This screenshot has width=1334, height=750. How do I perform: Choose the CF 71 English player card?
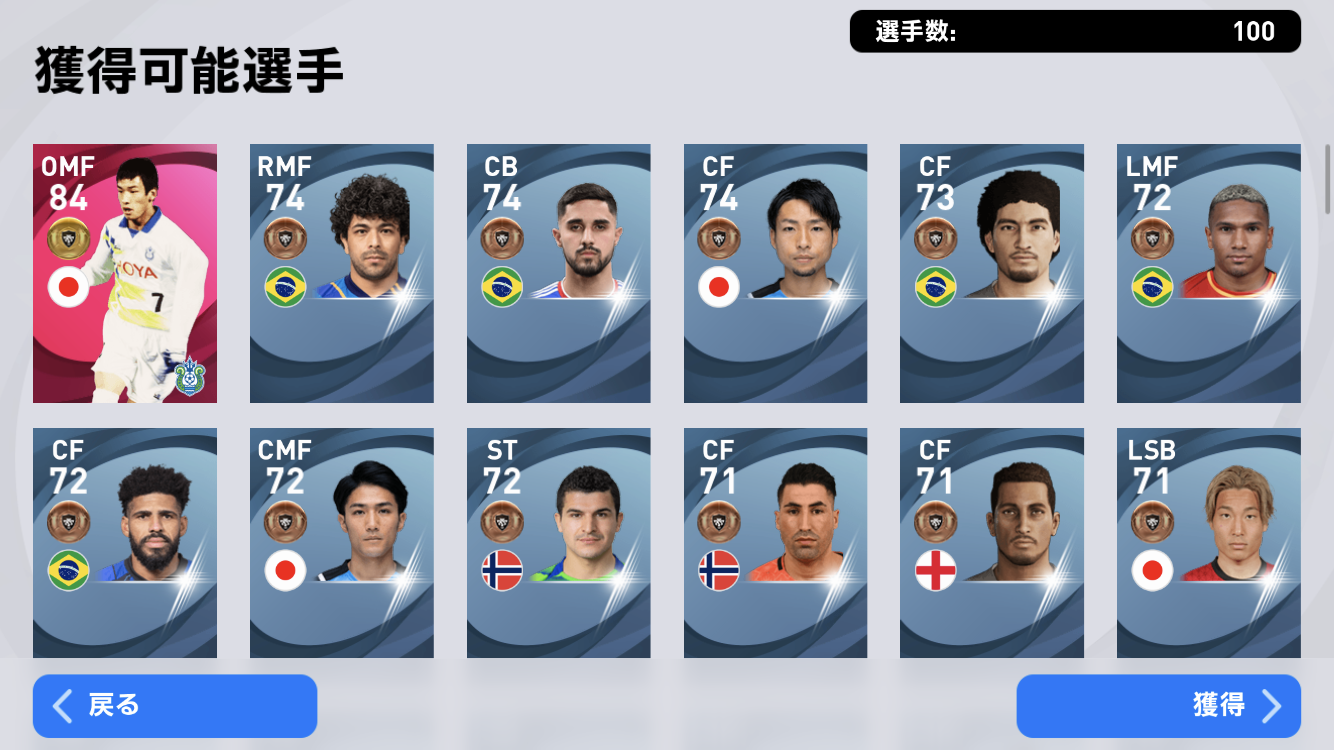[x=992, y=543]
